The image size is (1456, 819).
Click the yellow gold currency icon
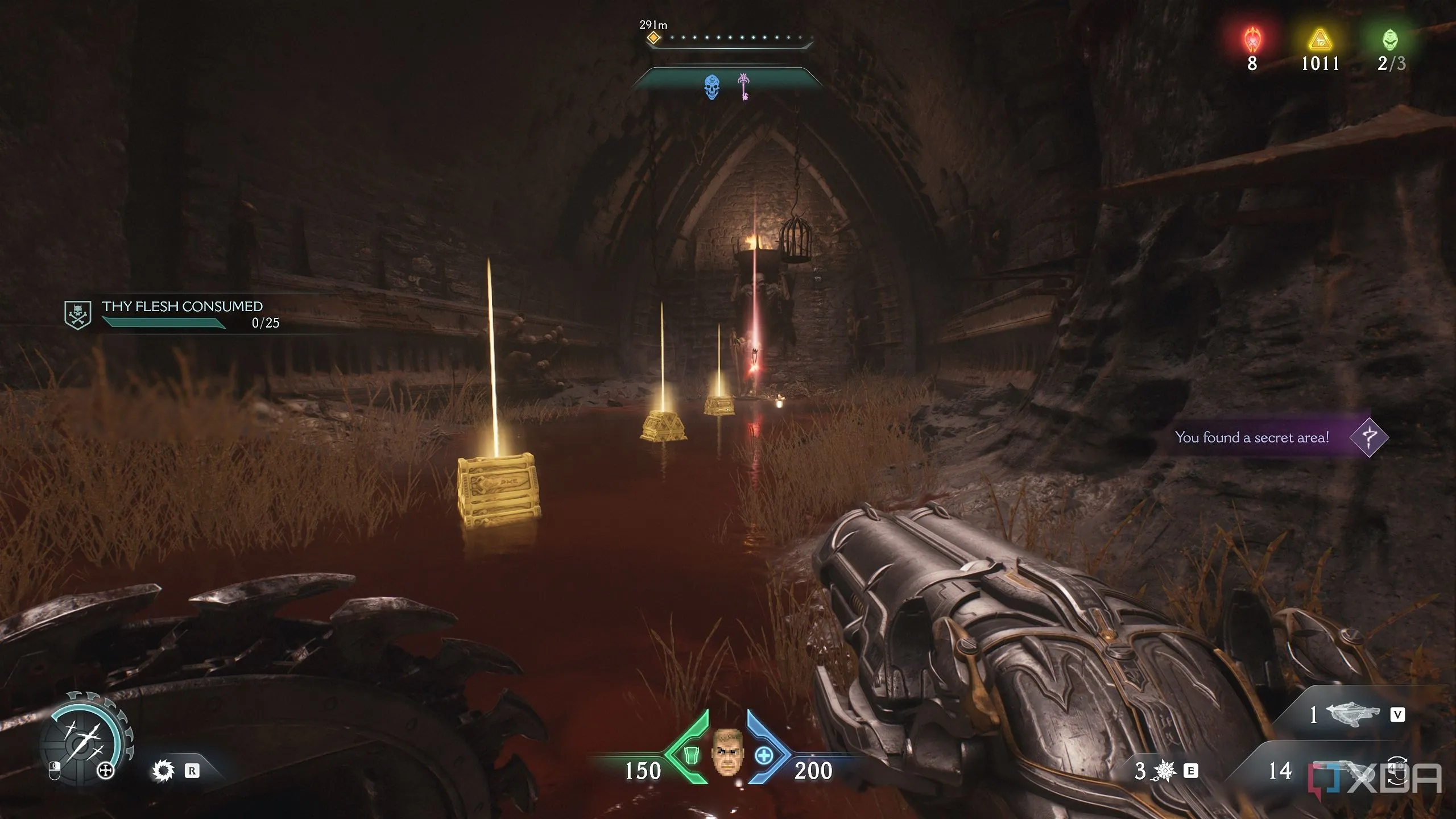click(x=1321, y=40)
